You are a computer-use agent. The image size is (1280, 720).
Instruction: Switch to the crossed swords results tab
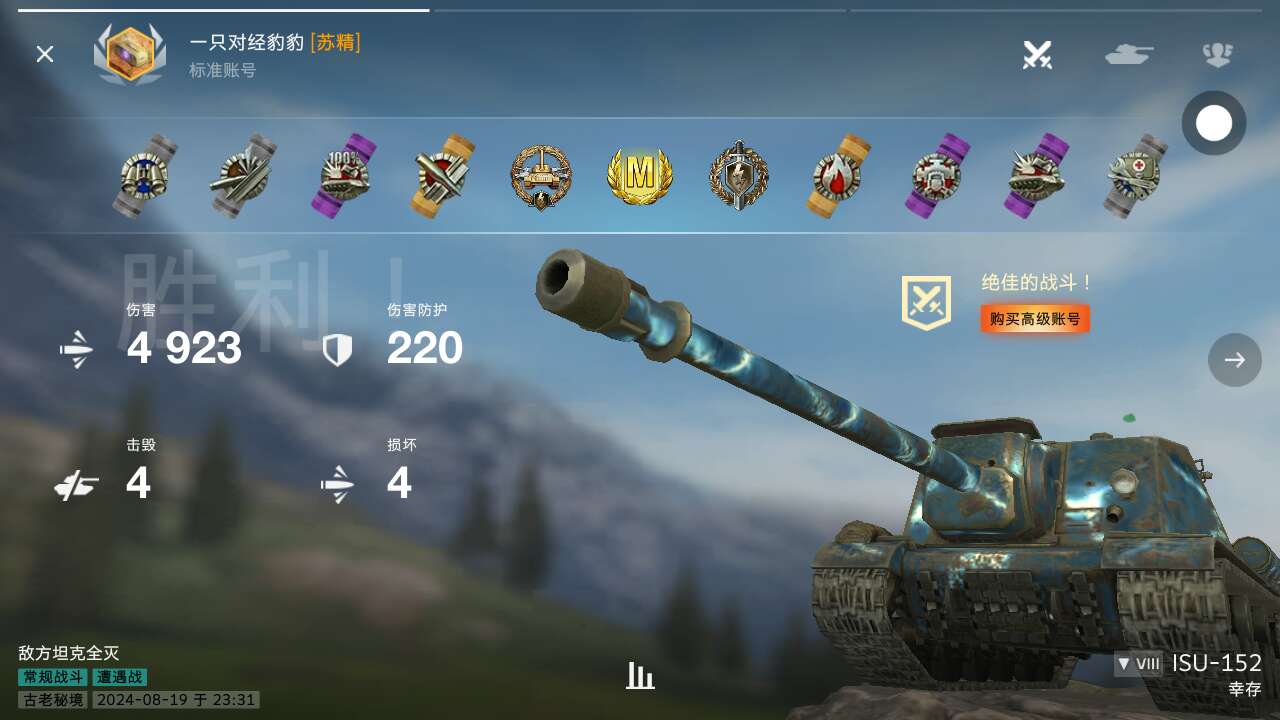pyautogui.click(x=1037, y=54)
